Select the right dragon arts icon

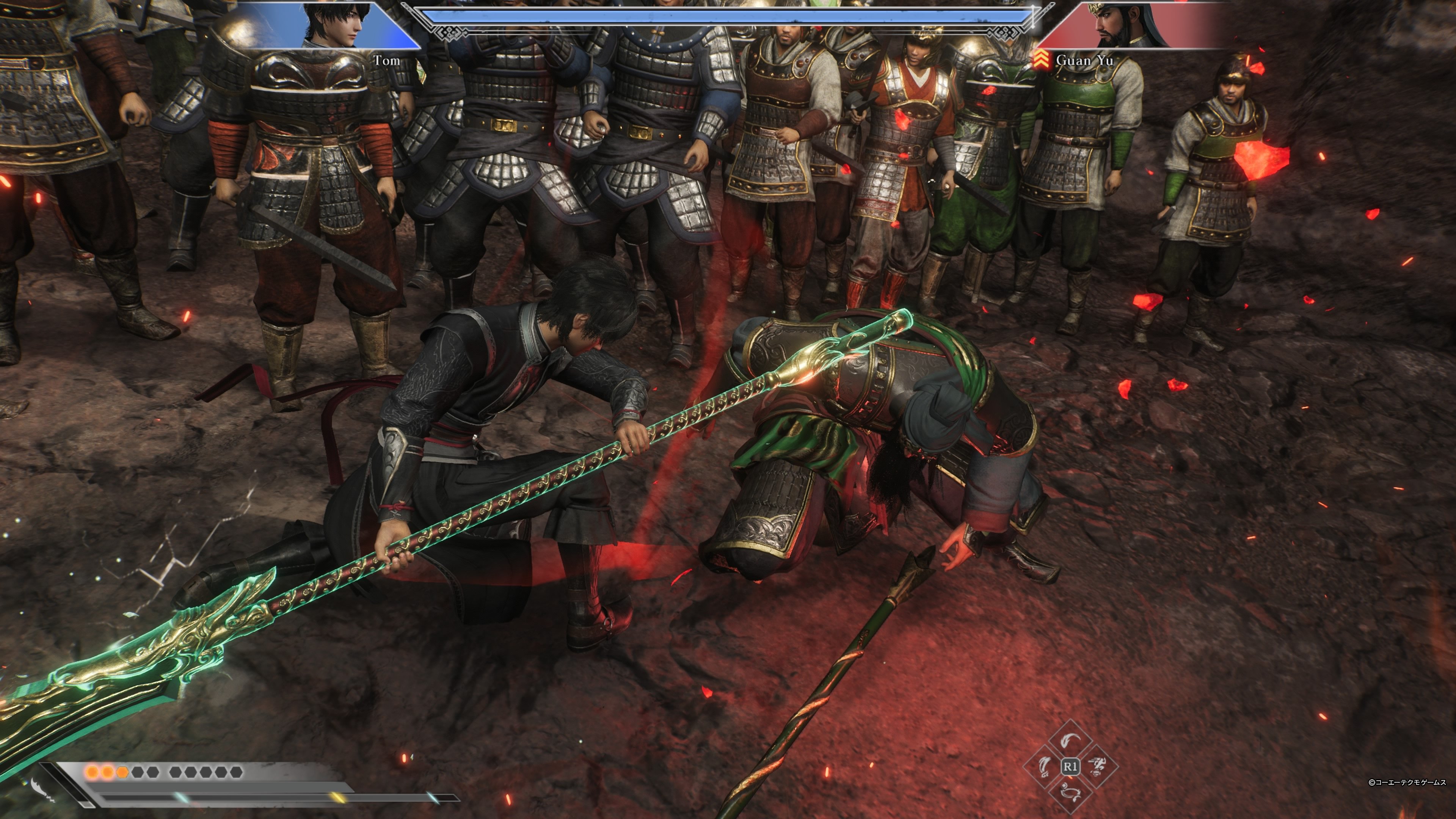click(x=1097, y=766)
